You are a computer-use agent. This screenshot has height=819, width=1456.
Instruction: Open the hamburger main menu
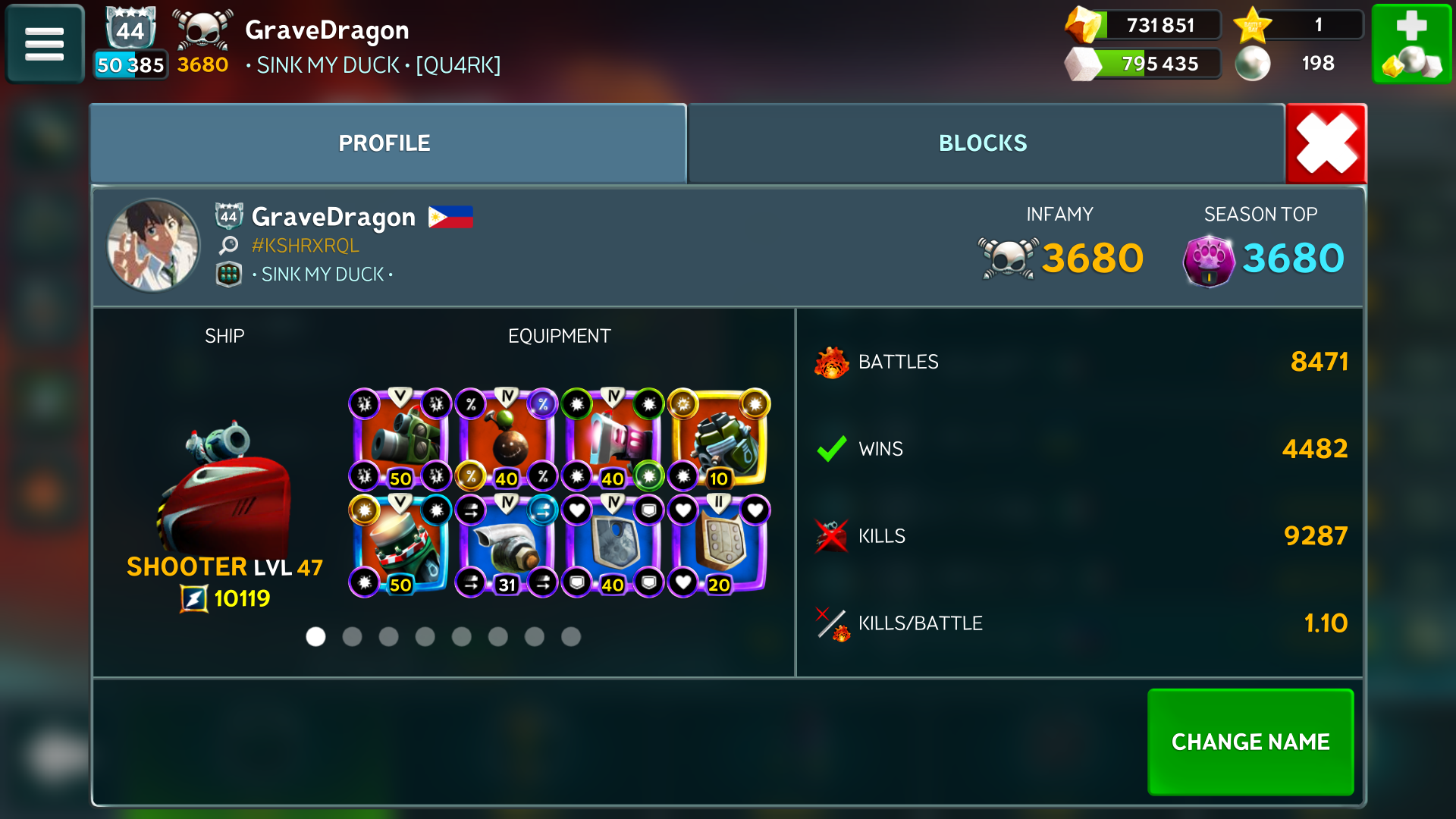[x=44, y=44]
